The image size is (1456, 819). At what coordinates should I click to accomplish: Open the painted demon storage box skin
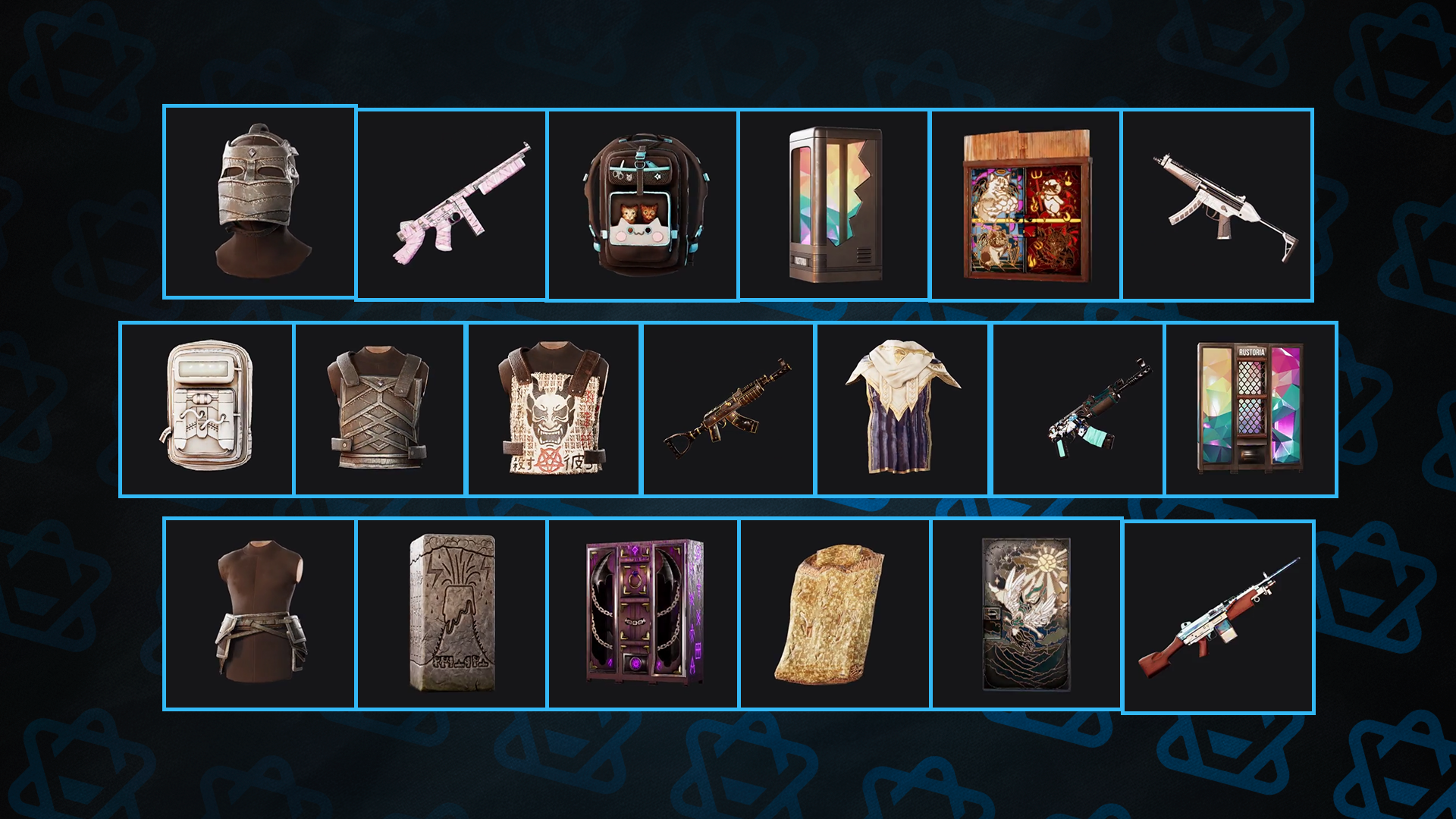coord(1025,205)
